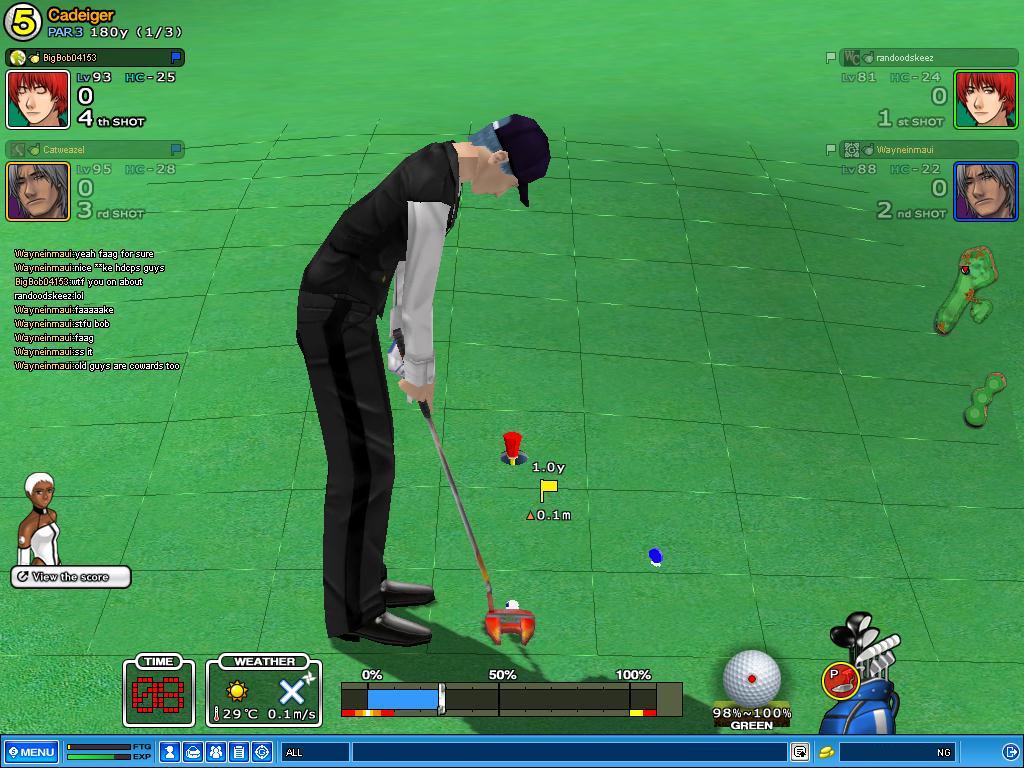Click the crosshair target toolbar icon
This screenshot has width=1024, height=768.
(262, 752)
